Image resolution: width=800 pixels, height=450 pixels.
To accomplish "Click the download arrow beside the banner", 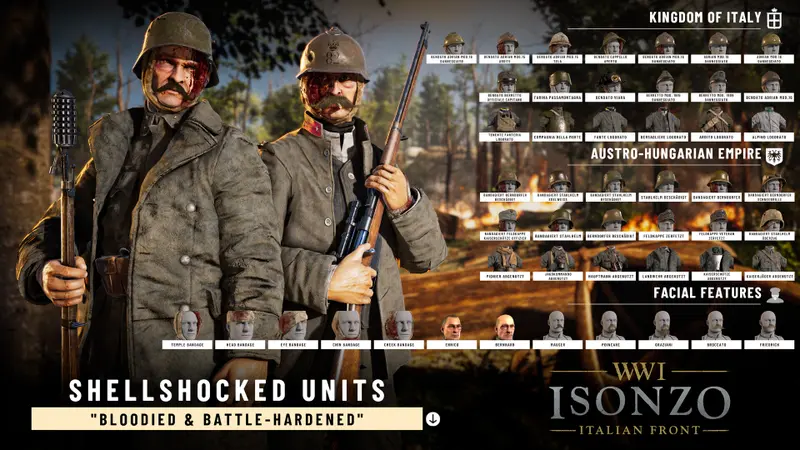I will 433,419.
